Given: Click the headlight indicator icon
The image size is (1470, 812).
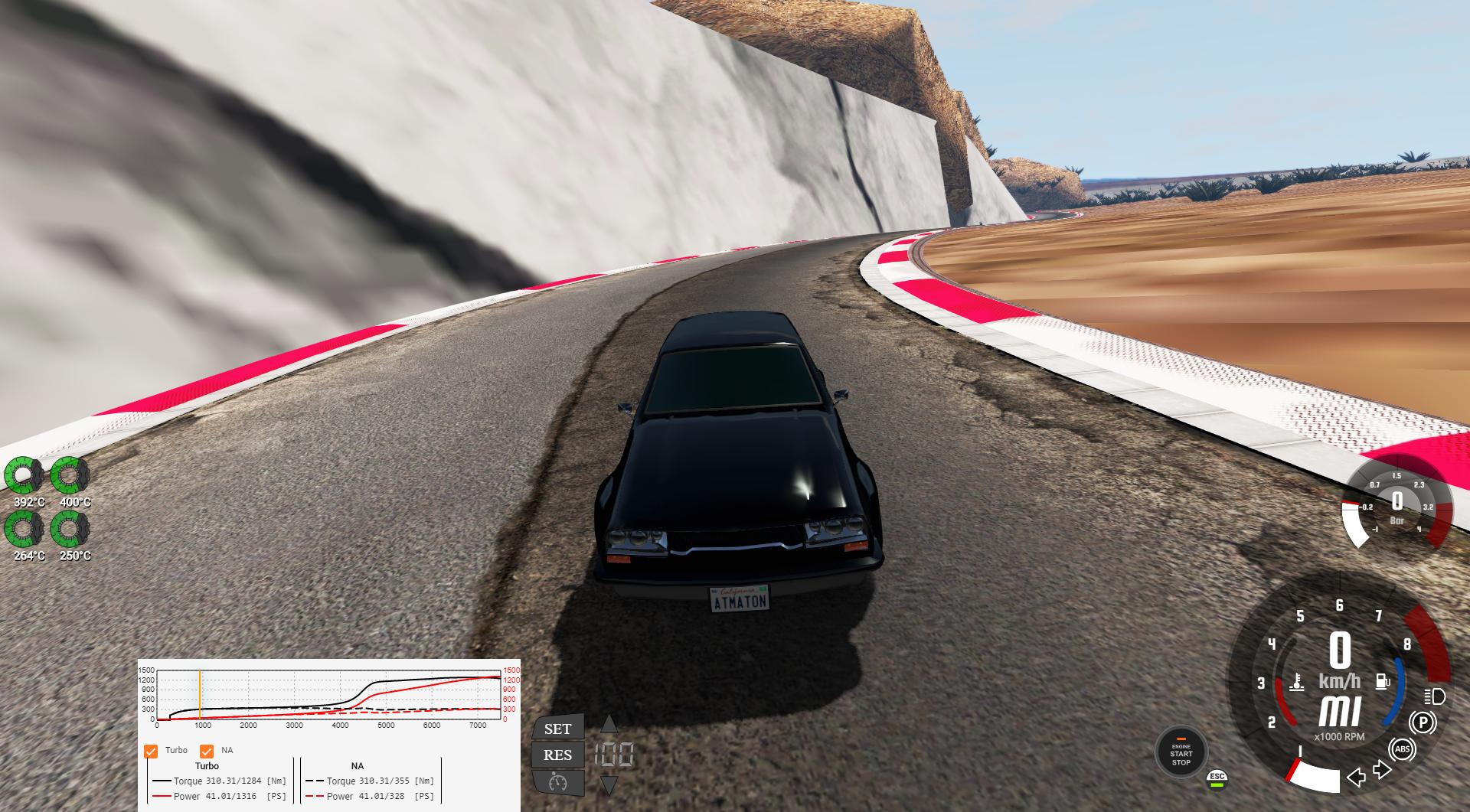Looking at the screenshot, I should (x=1434, y=697).
